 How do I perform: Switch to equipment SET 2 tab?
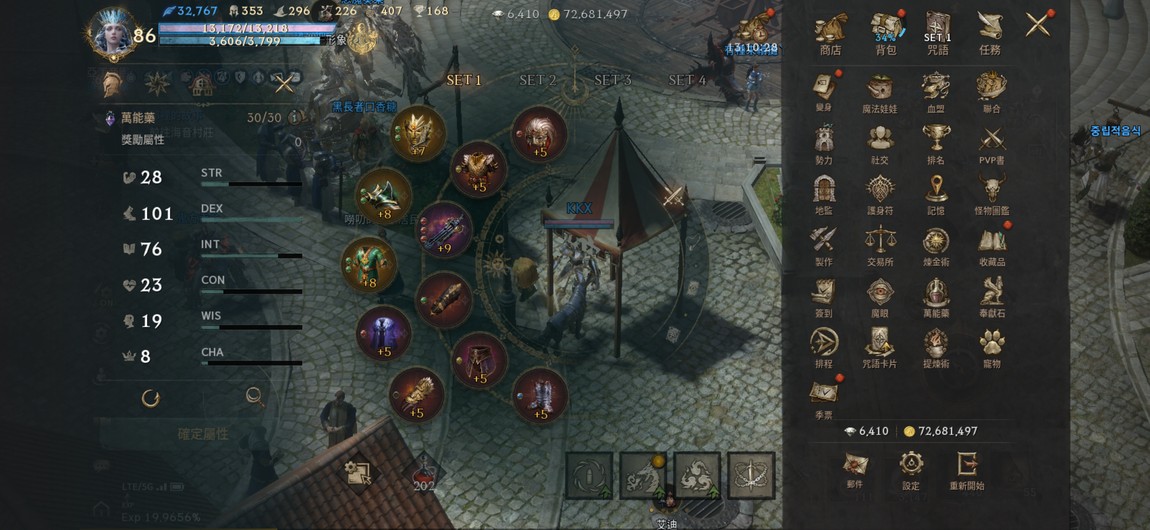(x=538, y=80)
